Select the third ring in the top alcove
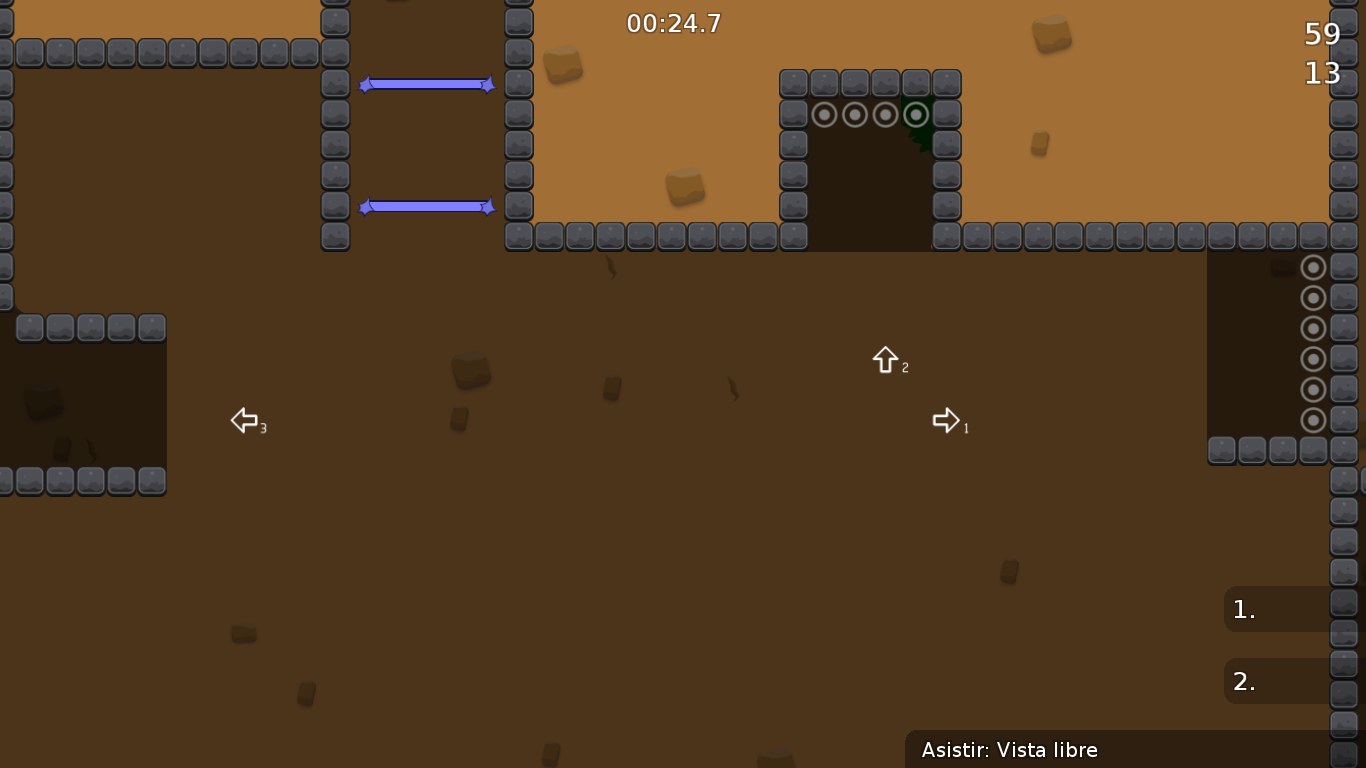This screenshot has width=1366, height=768. pyautogui.click(x=885, y=114)
